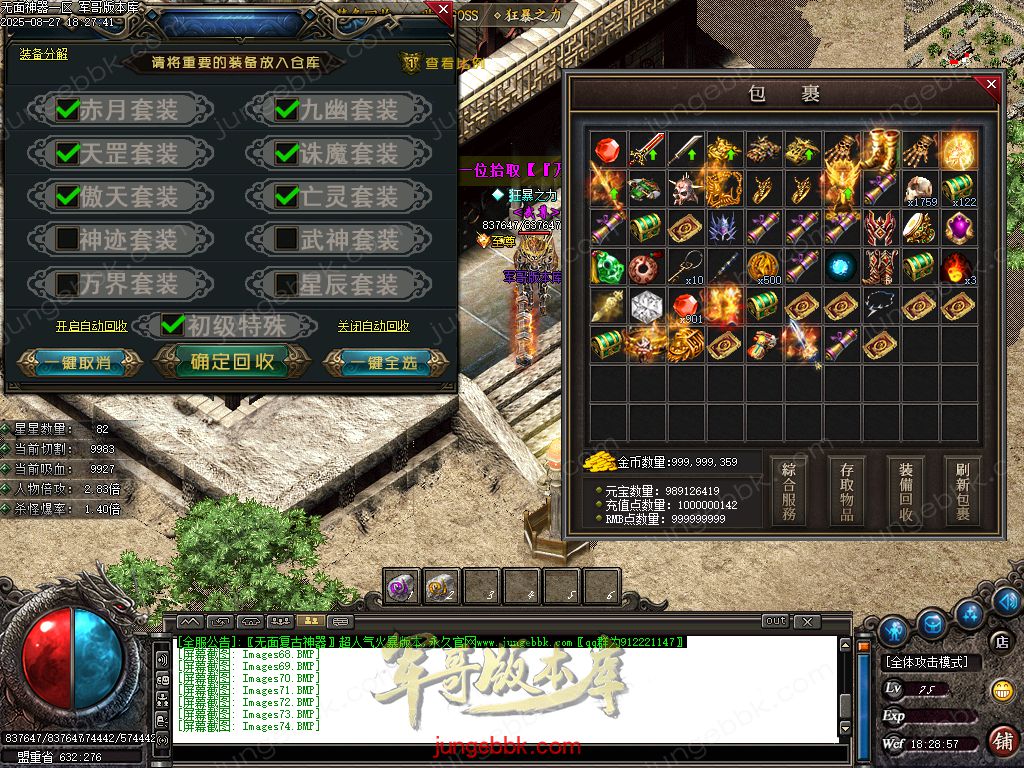Image resolution: width=1024 pixels, height=768 pixels.
Task: Select the red gem in the first bag slot
Action: 608,151
